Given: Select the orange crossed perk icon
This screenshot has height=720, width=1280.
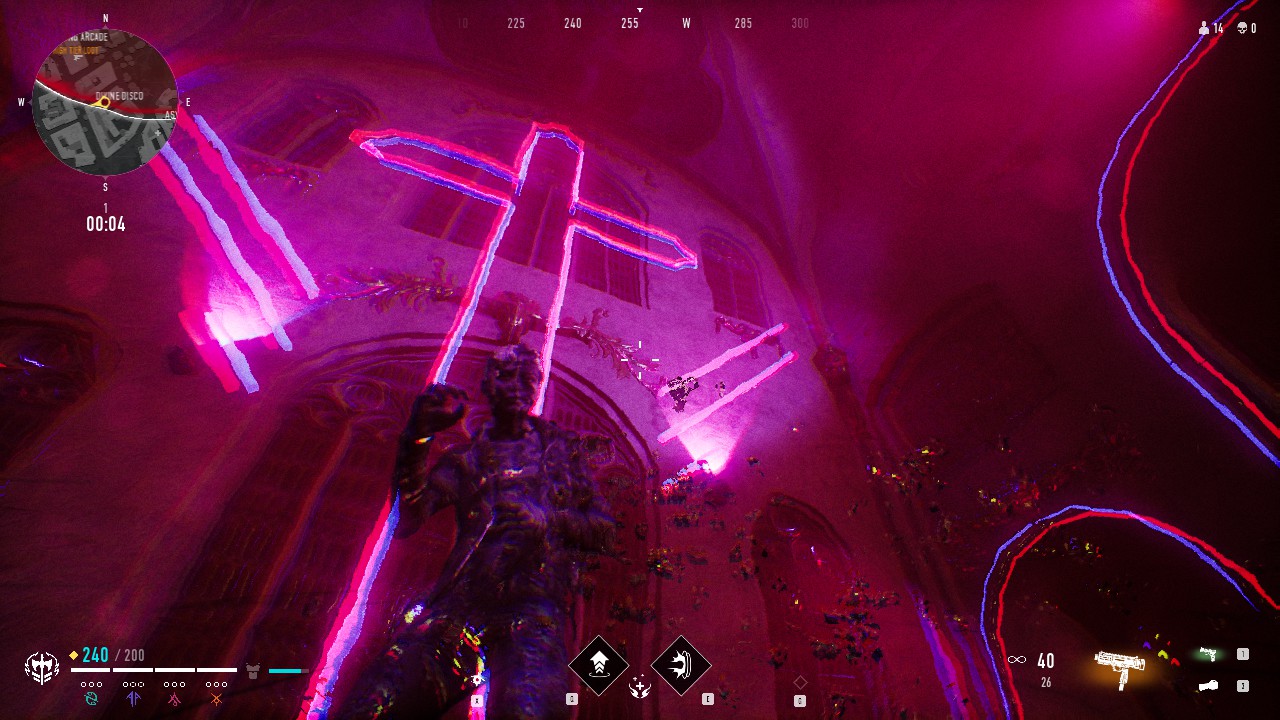Looking at the screenshot, I should (216, 697).
